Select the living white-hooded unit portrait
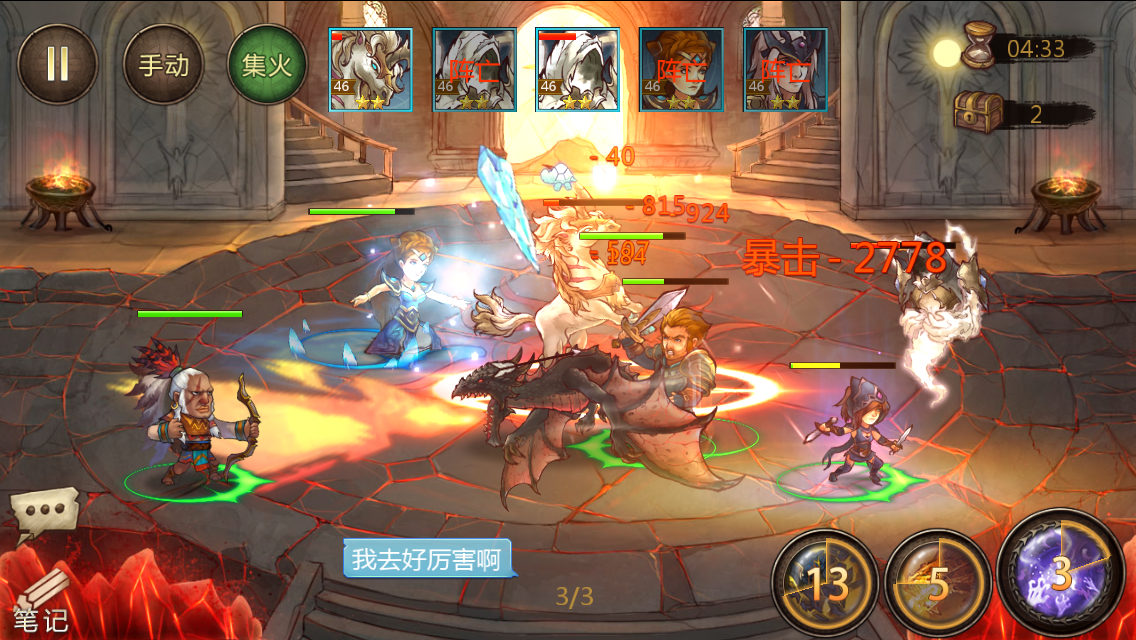The height and width of the screenshot is (640, 1136). point(577,69)
